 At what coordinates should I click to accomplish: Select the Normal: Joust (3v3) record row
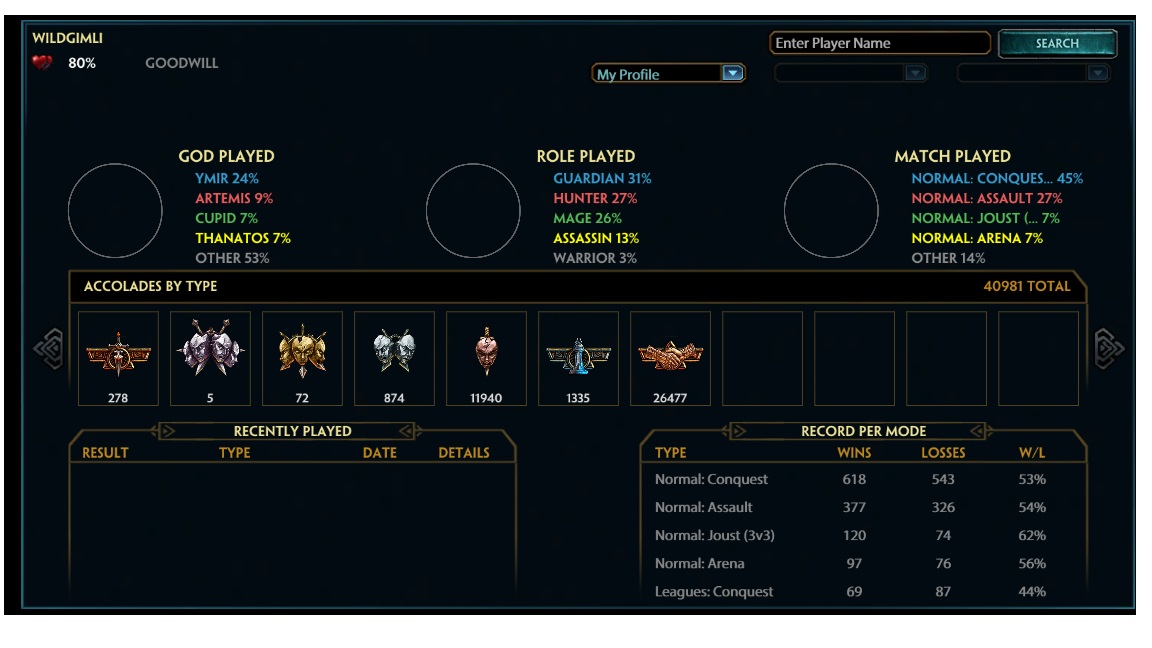click(862, 535)
